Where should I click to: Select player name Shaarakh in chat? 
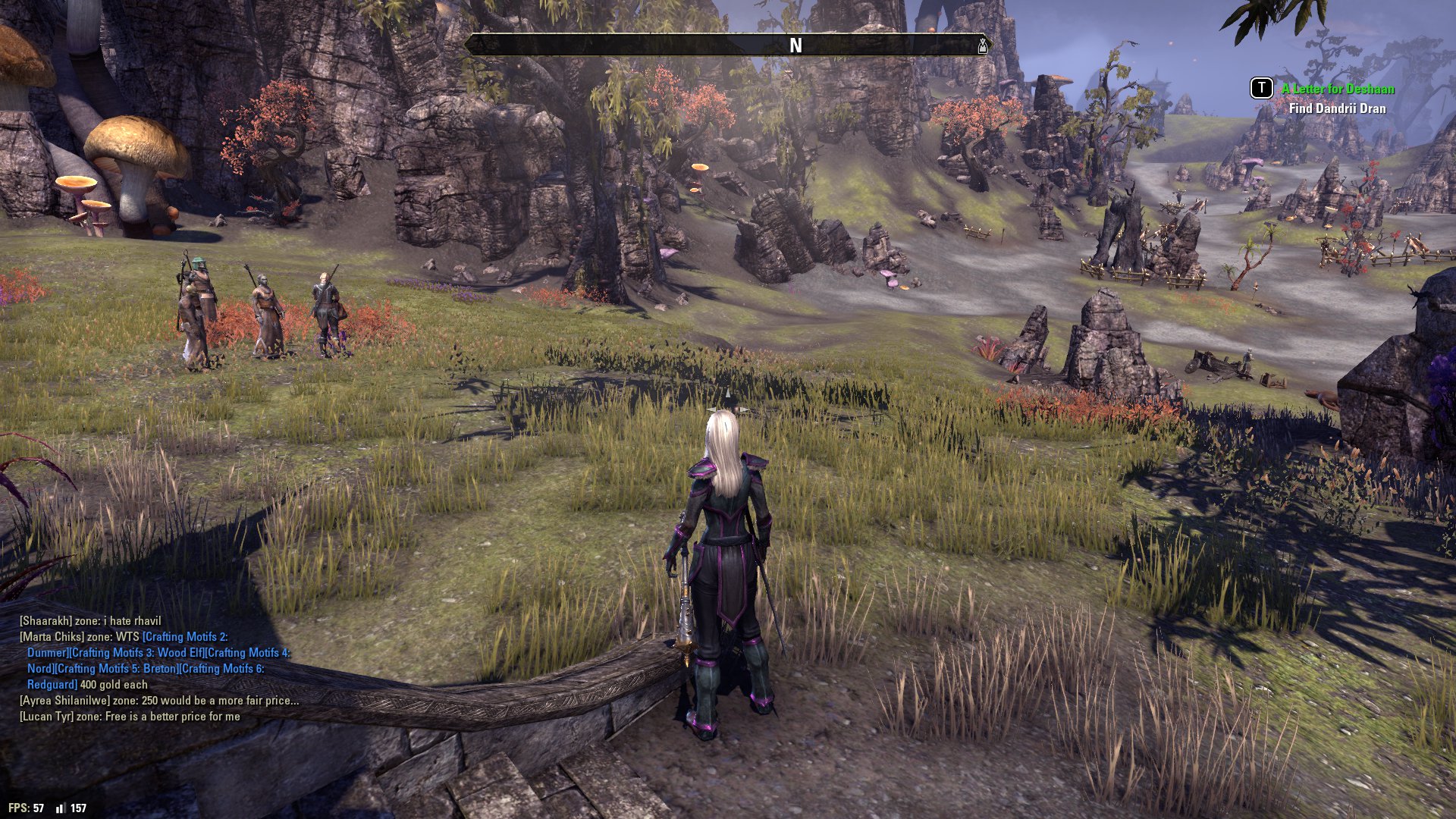pyautogui.click(x=45, y=621)
